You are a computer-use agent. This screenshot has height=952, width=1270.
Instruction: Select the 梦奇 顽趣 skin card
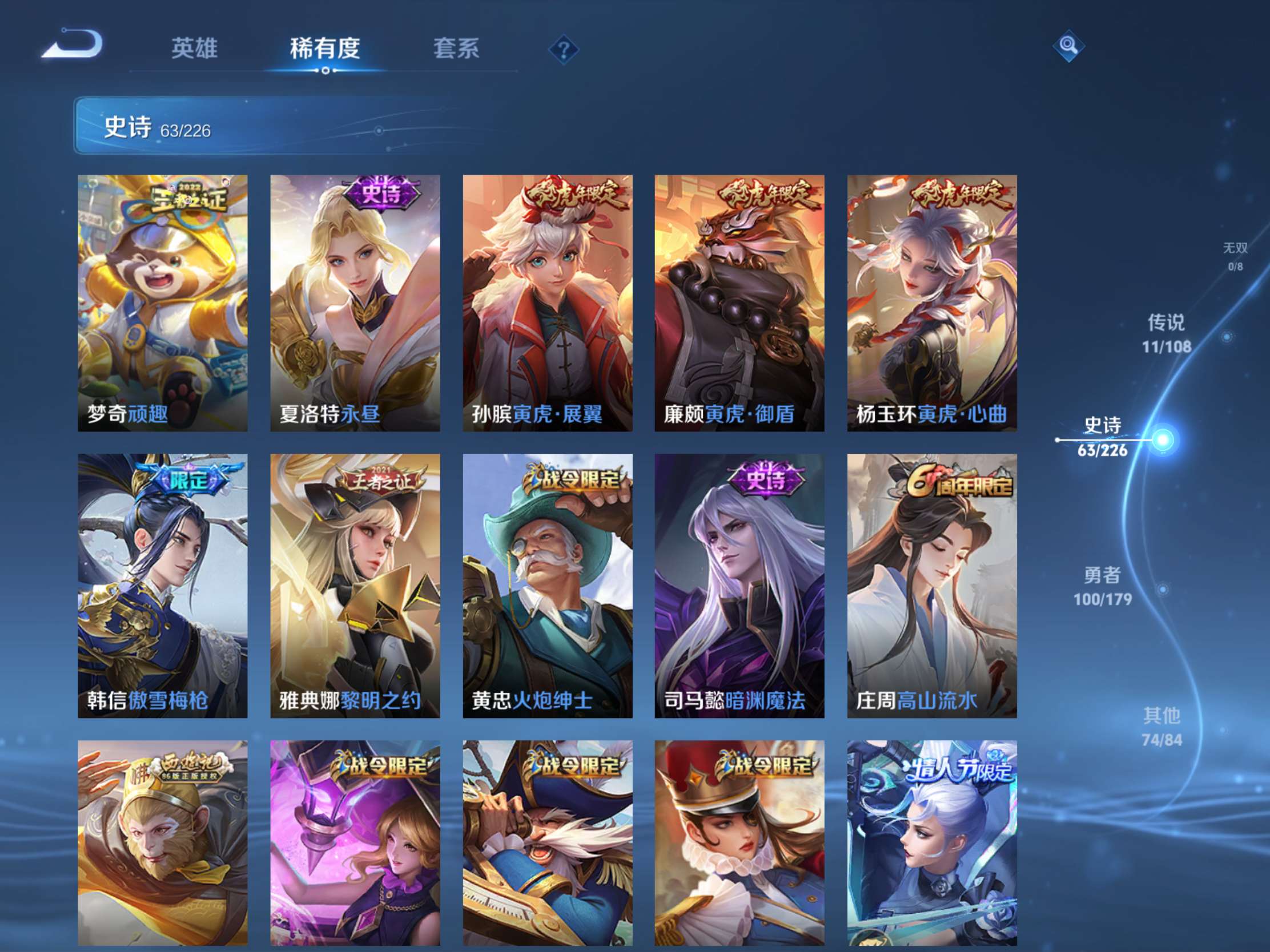163,303
